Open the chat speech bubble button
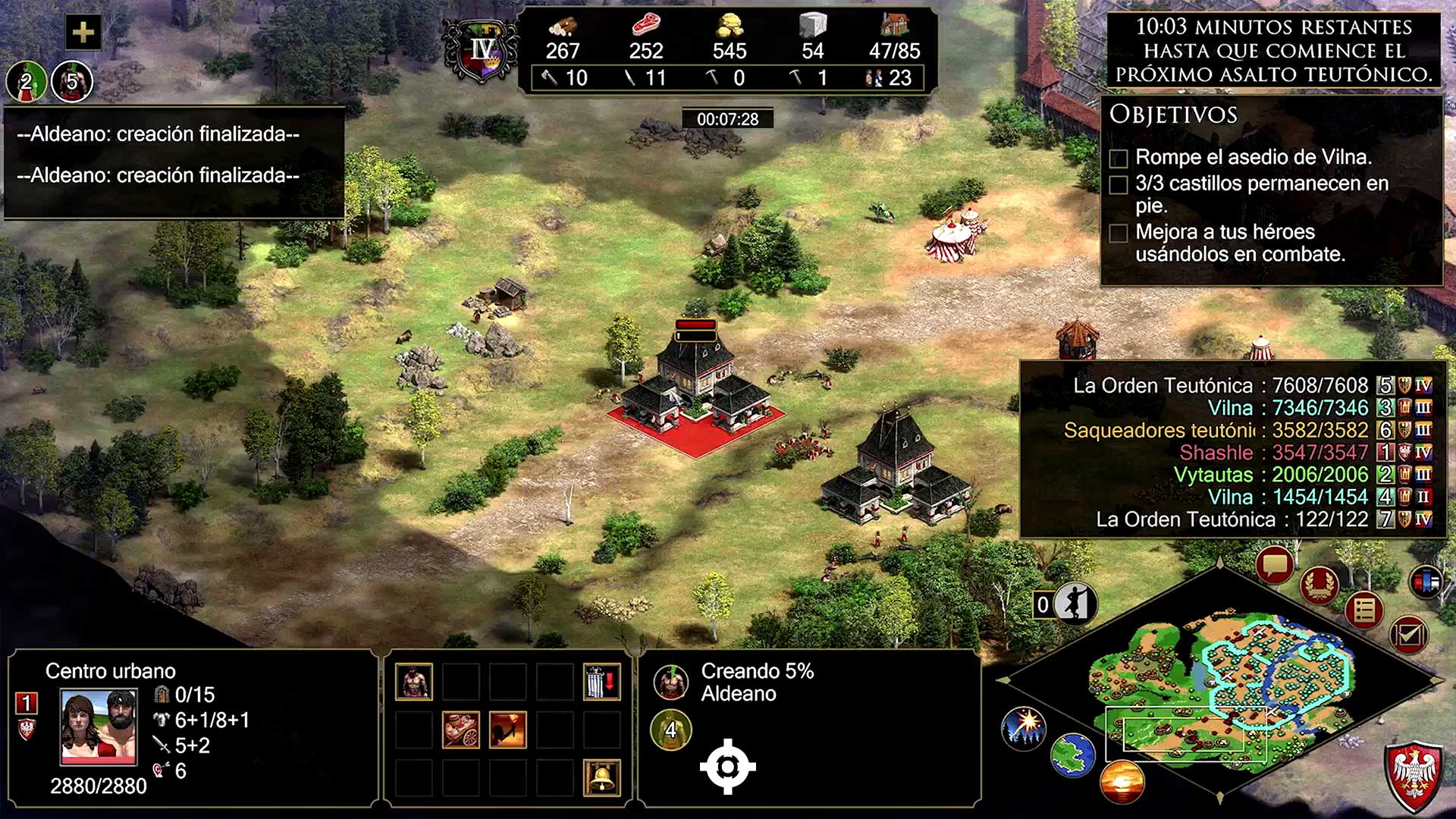 pyautogui.click(x=1274, y=565)
